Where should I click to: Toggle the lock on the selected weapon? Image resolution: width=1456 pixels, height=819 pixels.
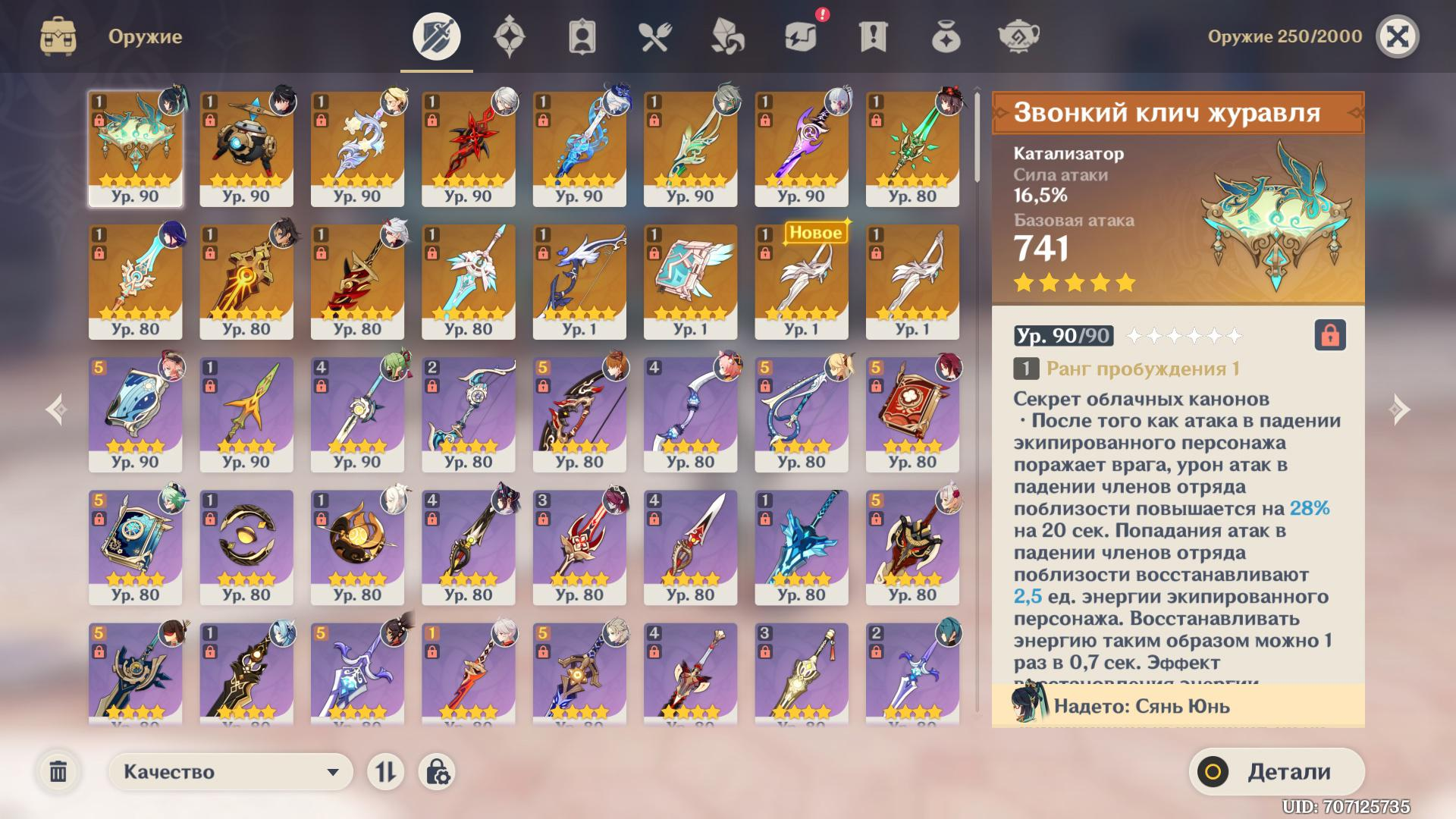click(x=1330, y=335)
